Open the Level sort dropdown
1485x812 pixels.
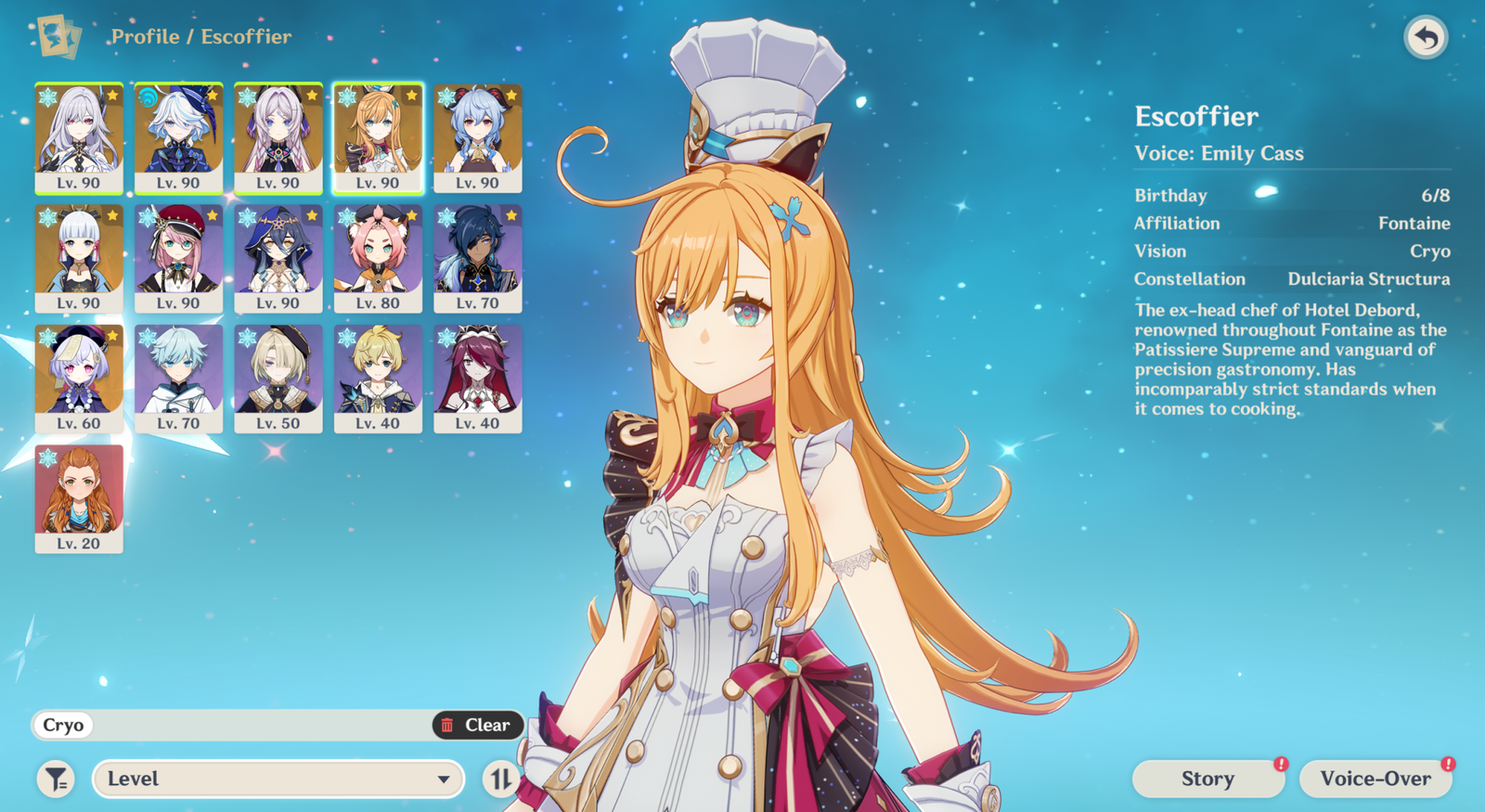click(x=278, y=780)
